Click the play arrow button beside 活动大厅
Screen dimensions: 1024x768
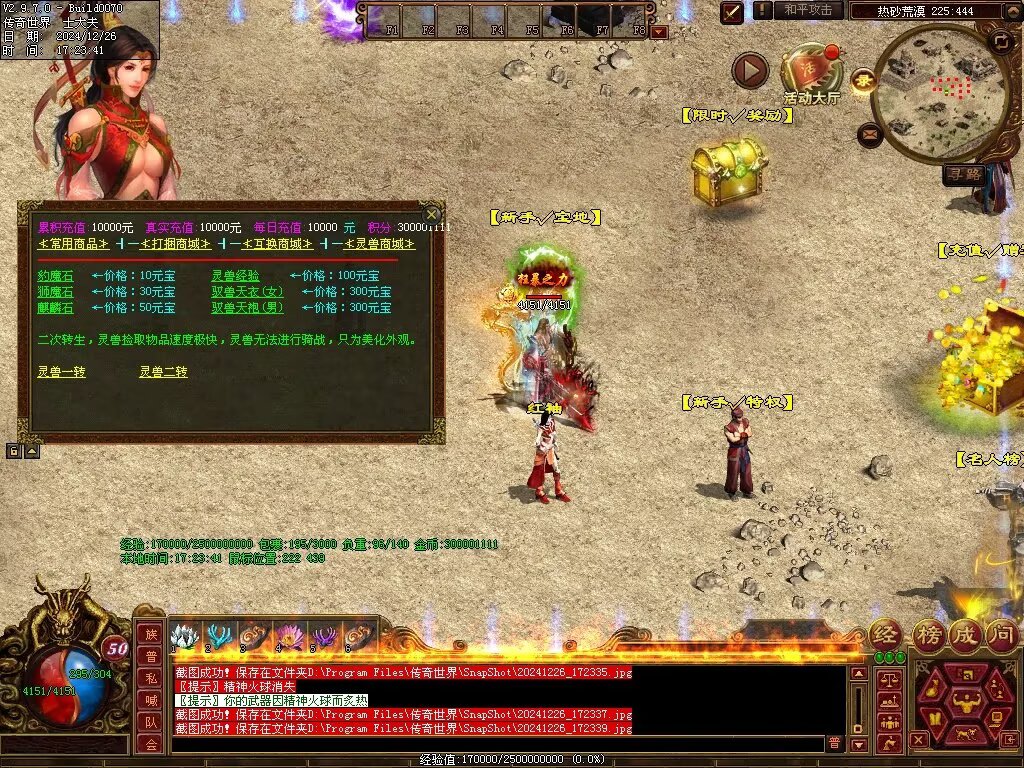pyautogui.click(x=750, y=70)
